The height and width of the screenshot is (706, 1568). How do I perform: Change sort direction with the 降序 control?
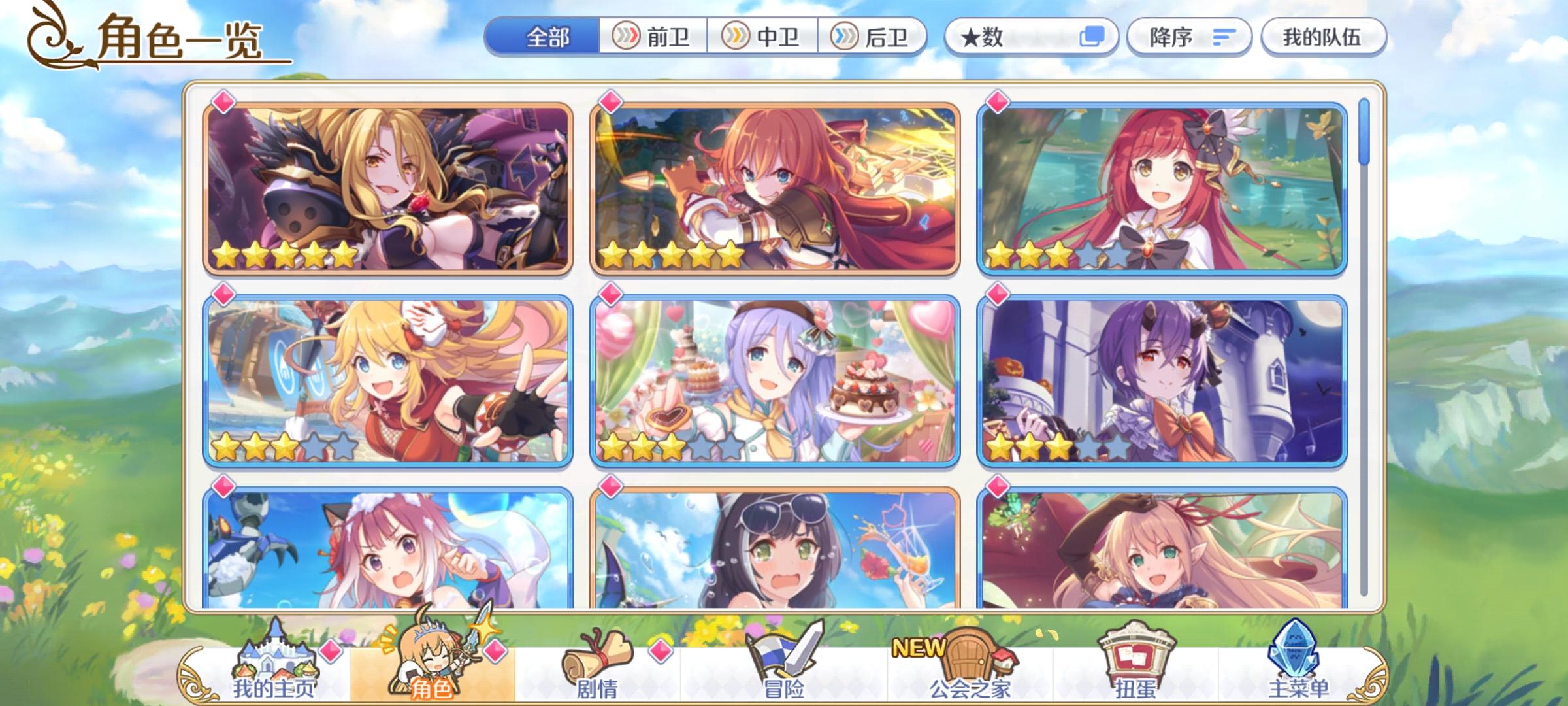(x=1190, y=37)
